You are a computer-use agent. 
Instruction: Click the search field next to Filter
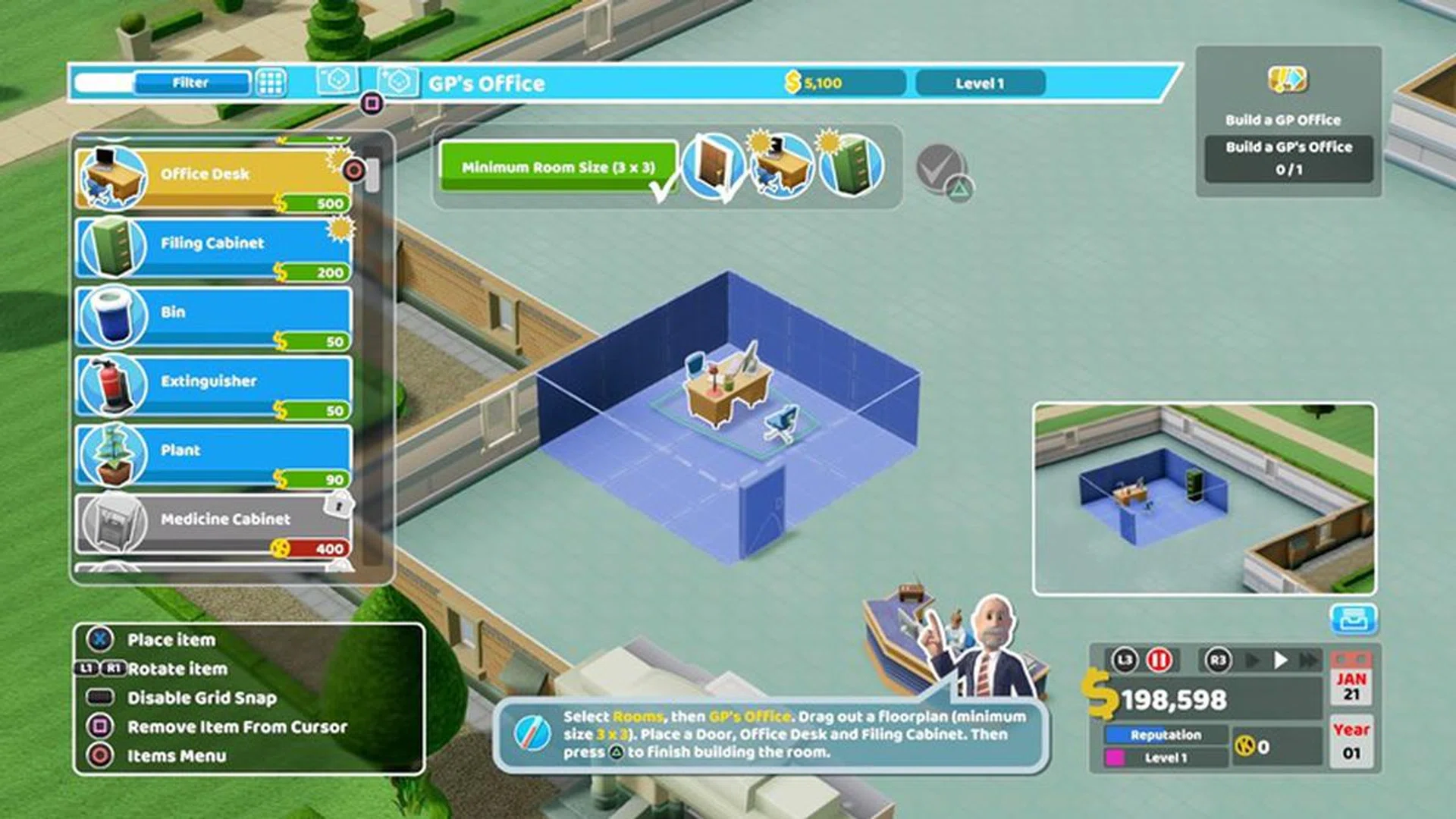(x=105, y=82)
